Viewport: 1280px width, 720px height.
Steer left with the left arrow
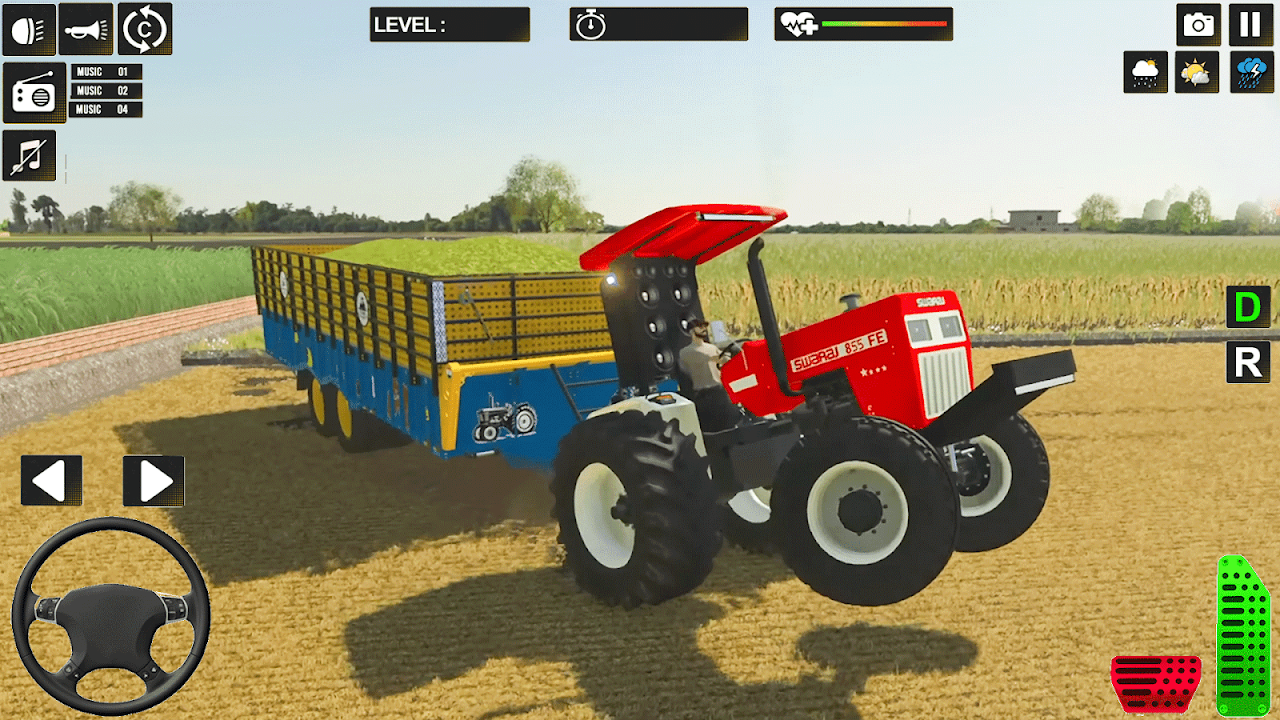[x=51, y=481]
